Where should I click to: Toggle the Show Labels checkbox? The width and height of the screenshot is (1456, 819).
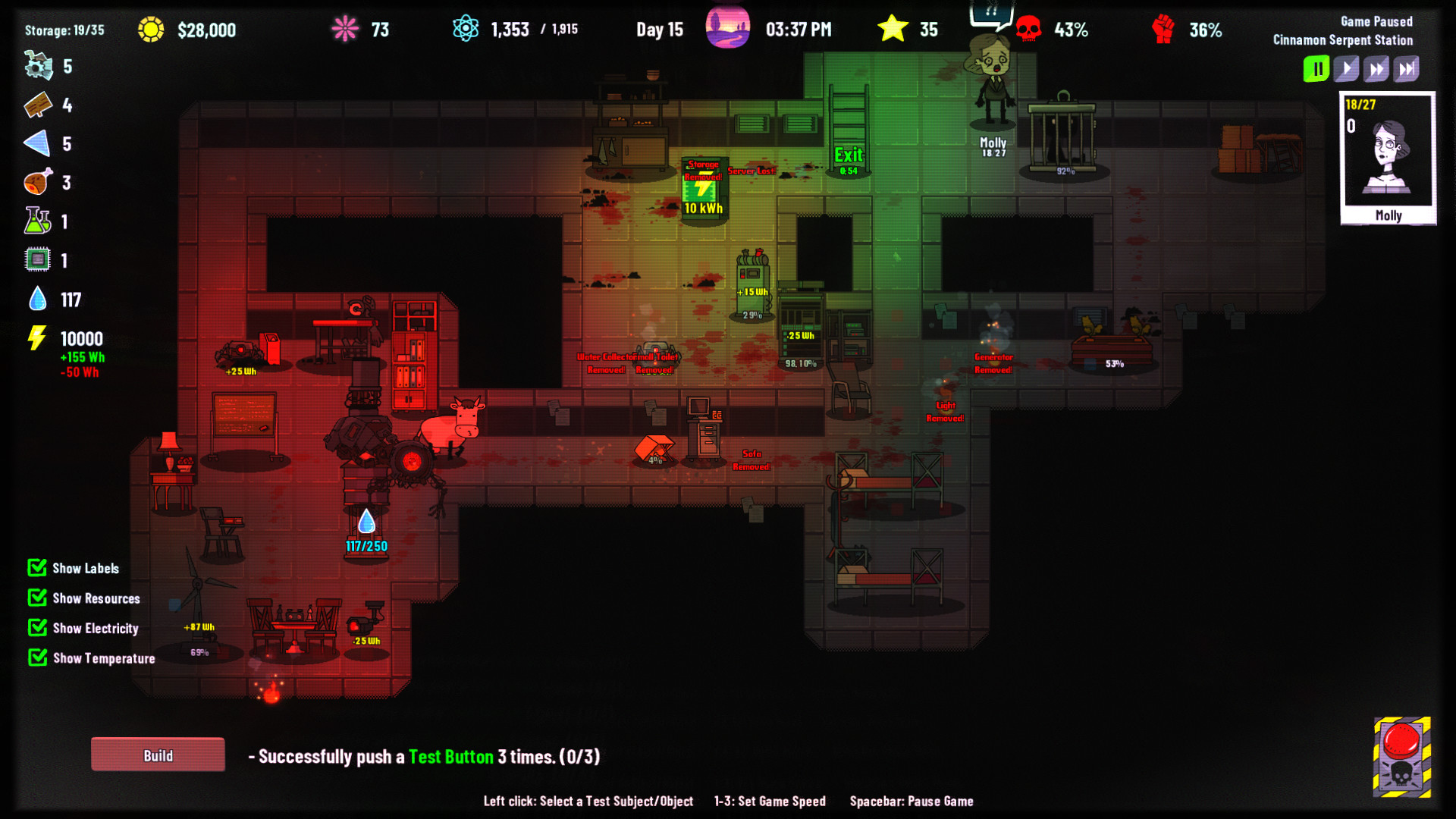click(36, 567)
